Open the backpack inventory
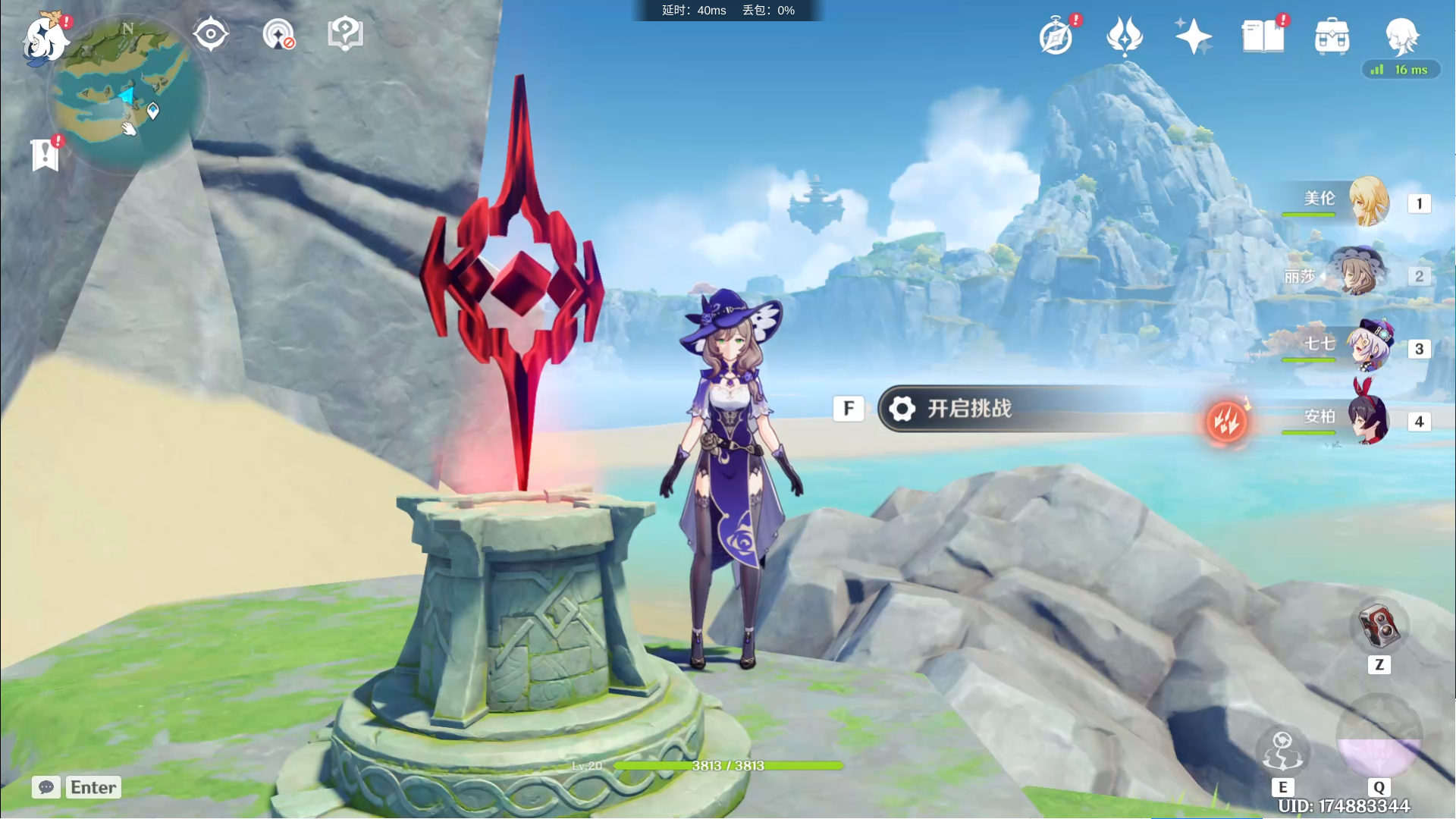Image resolution: width=1456 pixels, height=819 pixels. pos(1332,36)
